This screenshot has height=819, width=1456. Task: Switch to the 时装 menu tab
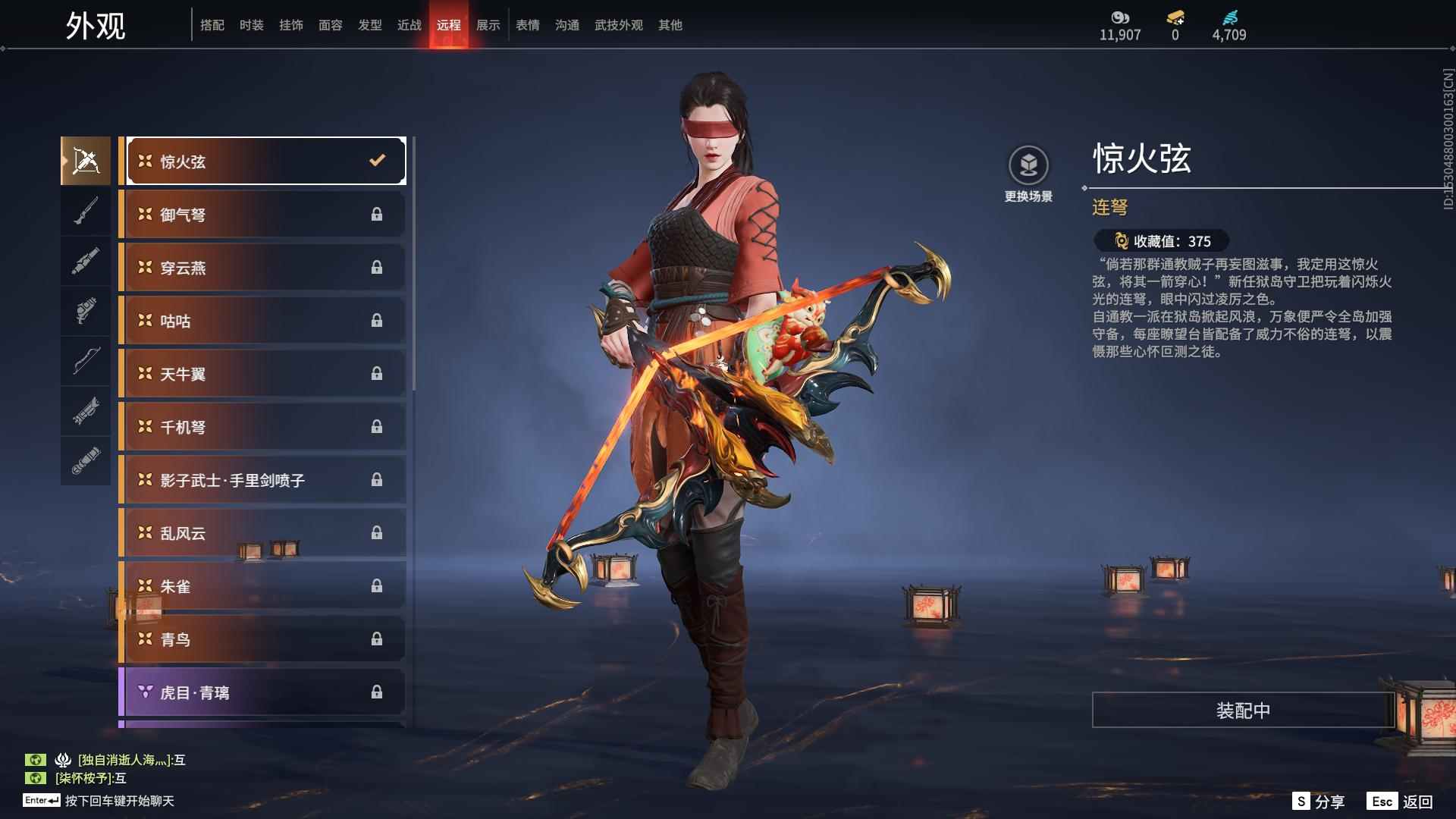point(252,24)
